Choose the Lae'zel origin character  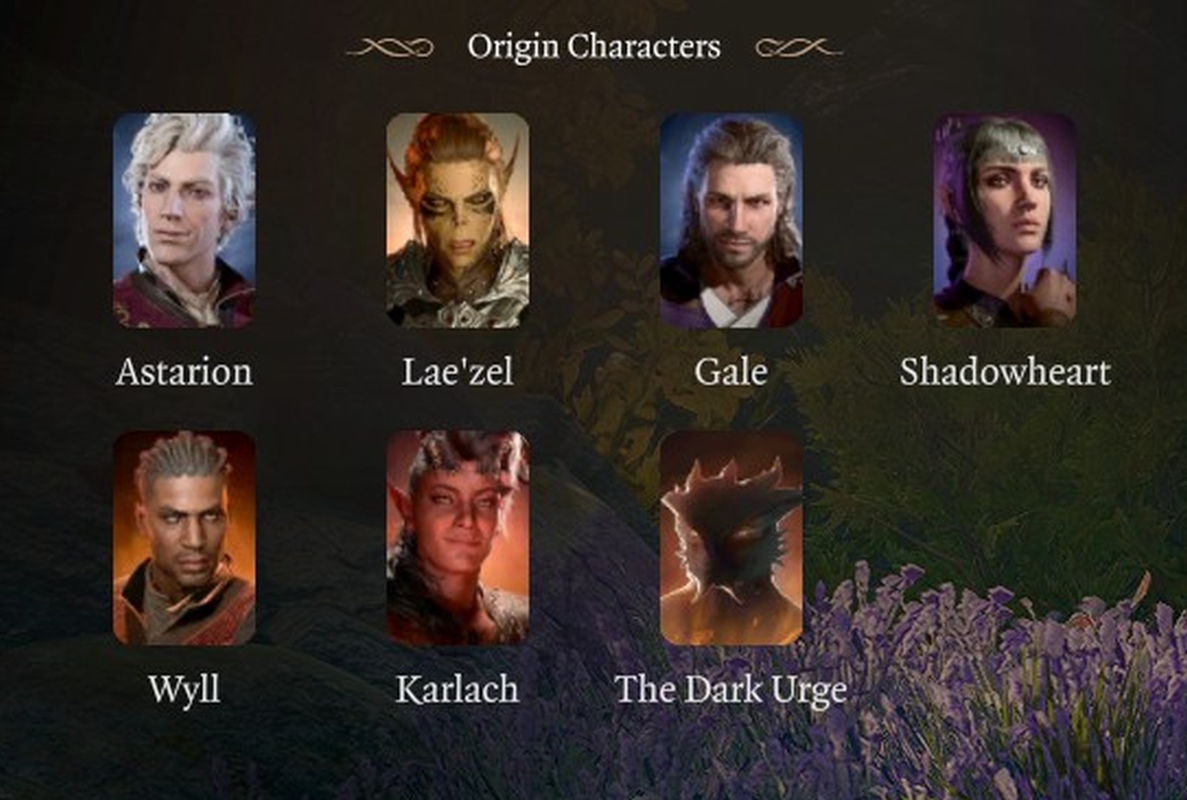[x=458, y=220]
